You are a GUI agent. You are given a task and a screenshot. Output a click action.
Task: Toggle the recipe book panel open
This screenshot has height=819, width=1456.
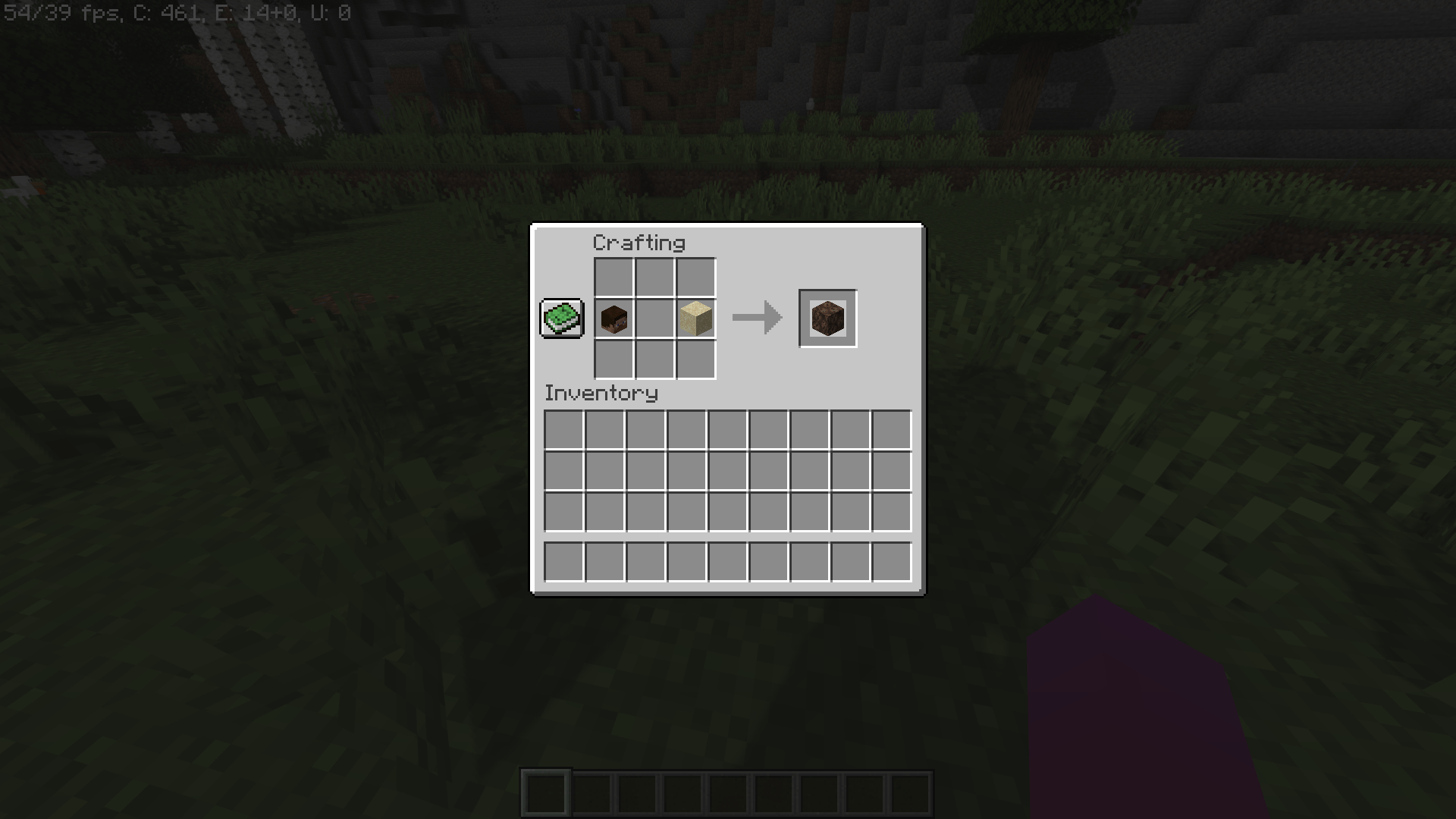[561, 318]
